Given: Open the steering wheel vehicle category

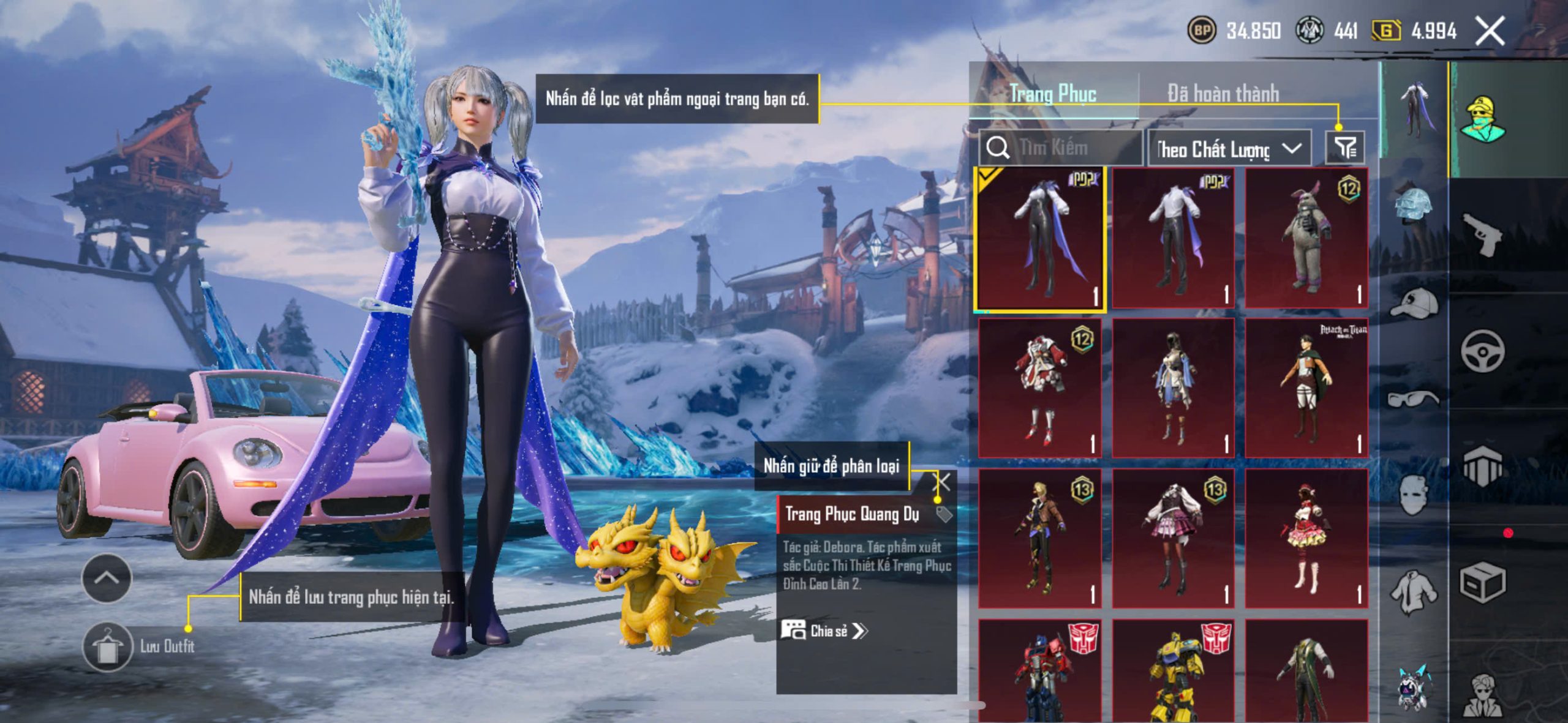Looking at the screenshot, I should 1482,351.
